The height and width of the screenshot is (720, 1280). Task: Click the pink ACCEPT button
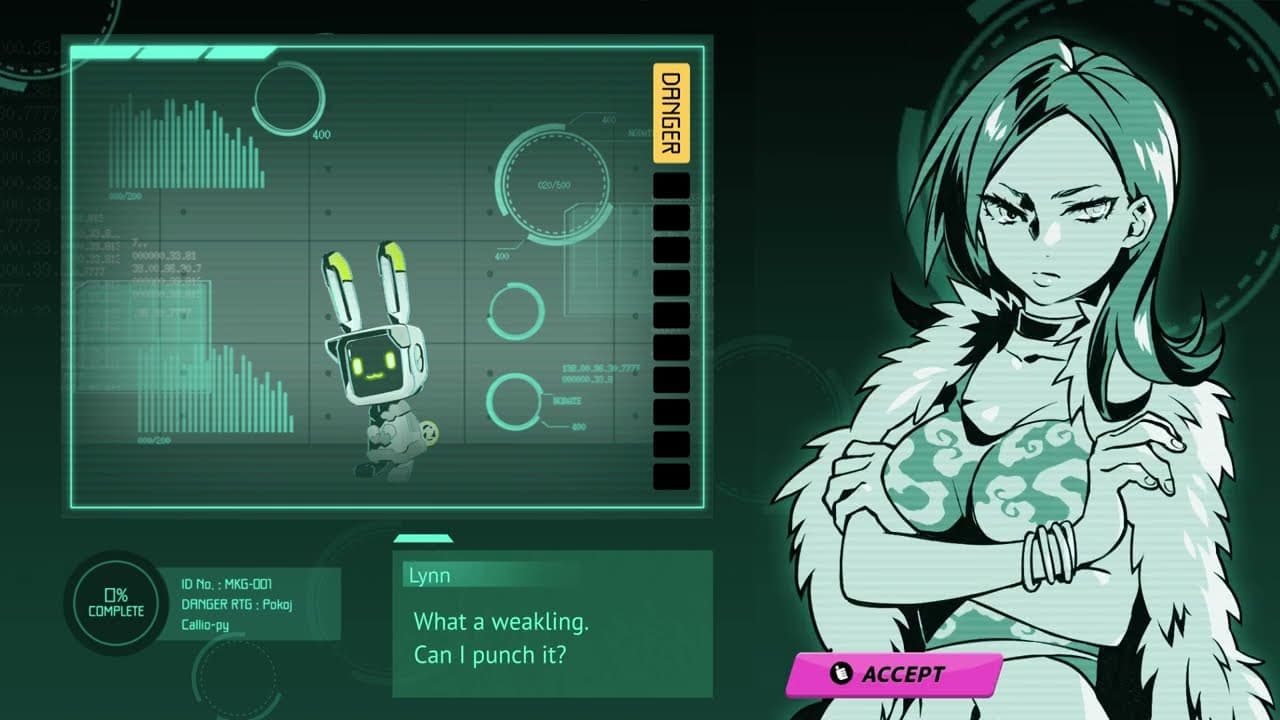click(x=896, y=674)
